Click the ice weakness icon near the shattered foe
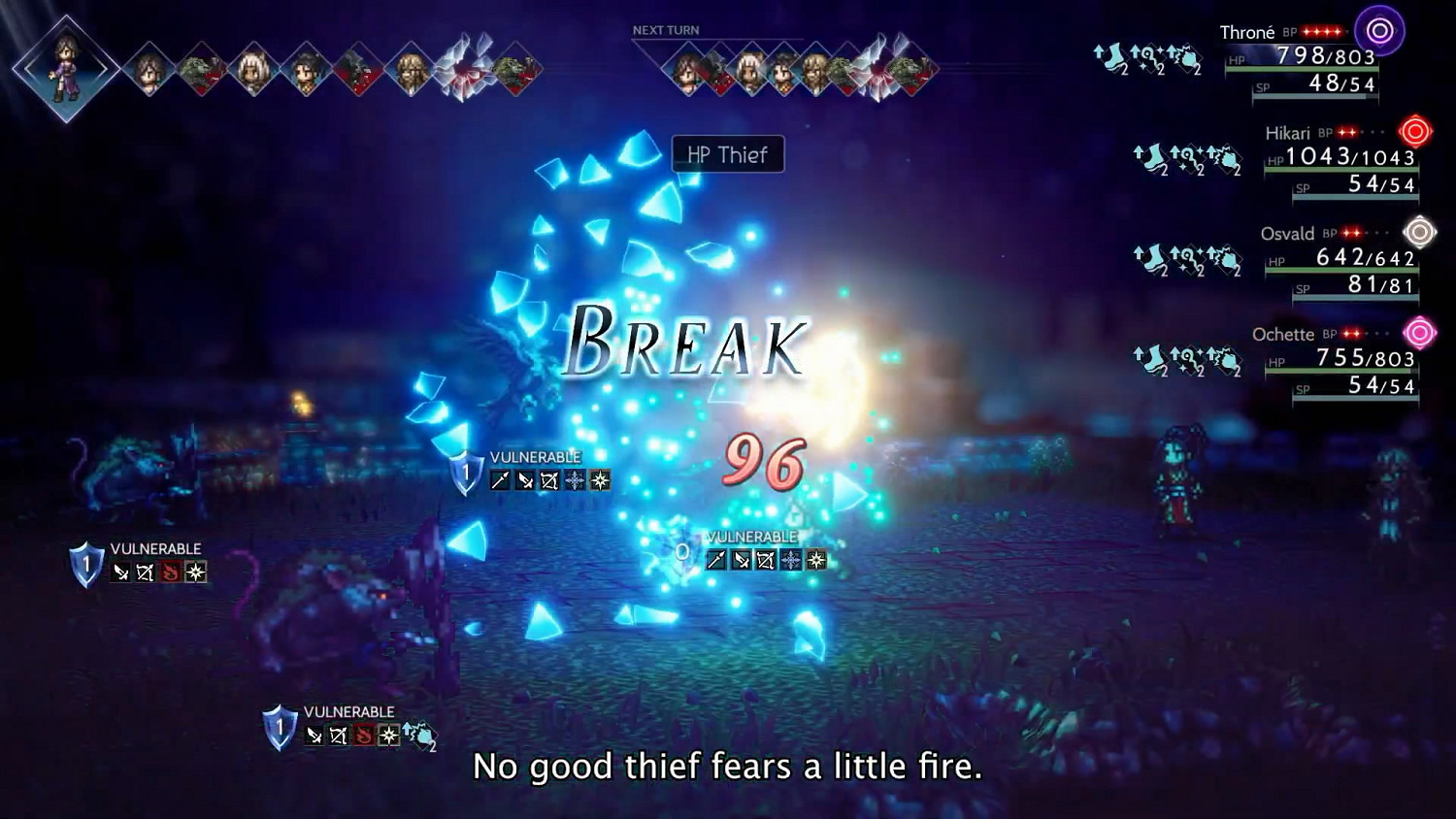The image size is (1456, 819). point(789,560)
